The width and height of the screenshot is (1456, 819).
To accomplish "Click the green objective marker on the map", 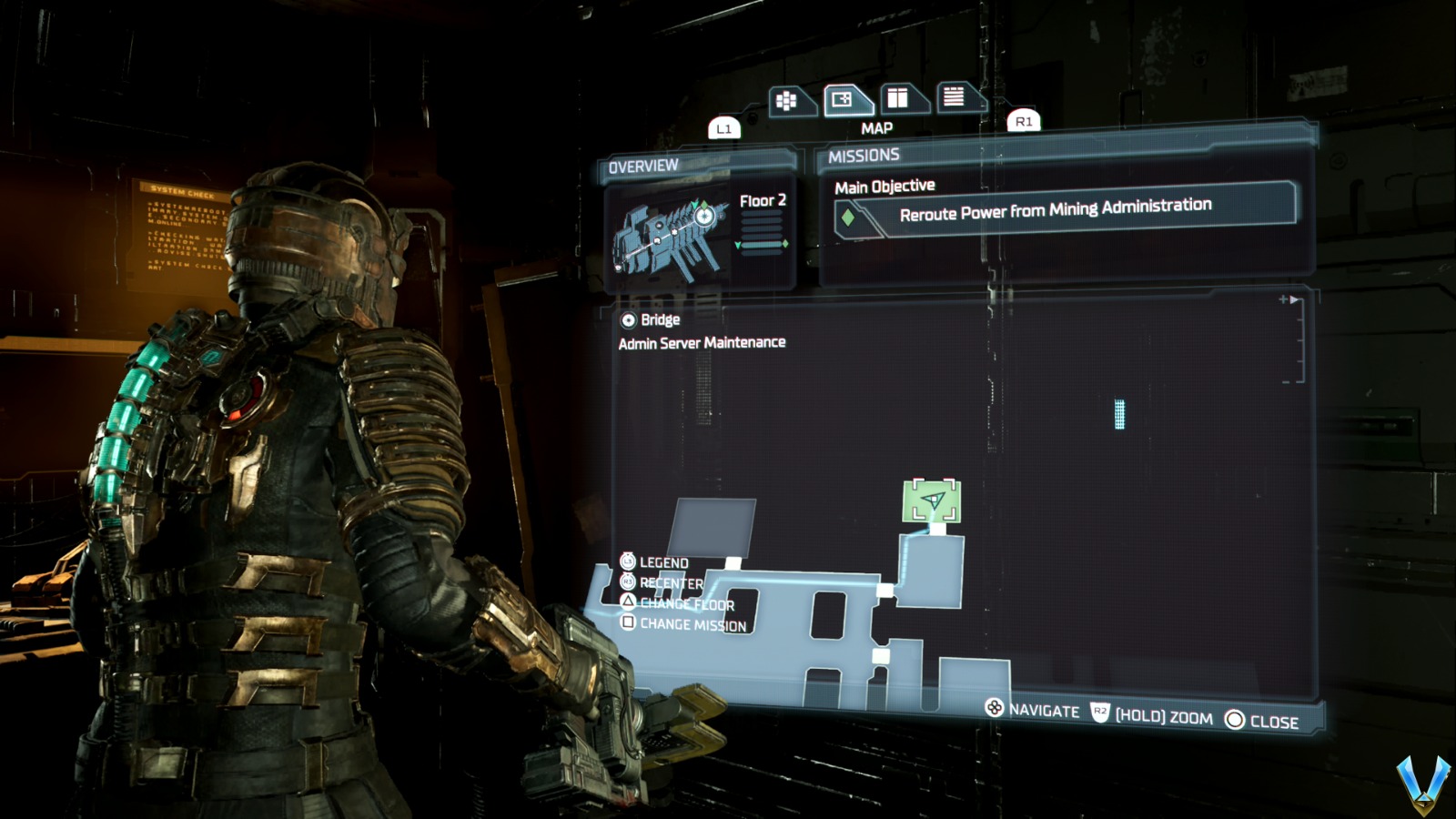I will tap(930, 500).
